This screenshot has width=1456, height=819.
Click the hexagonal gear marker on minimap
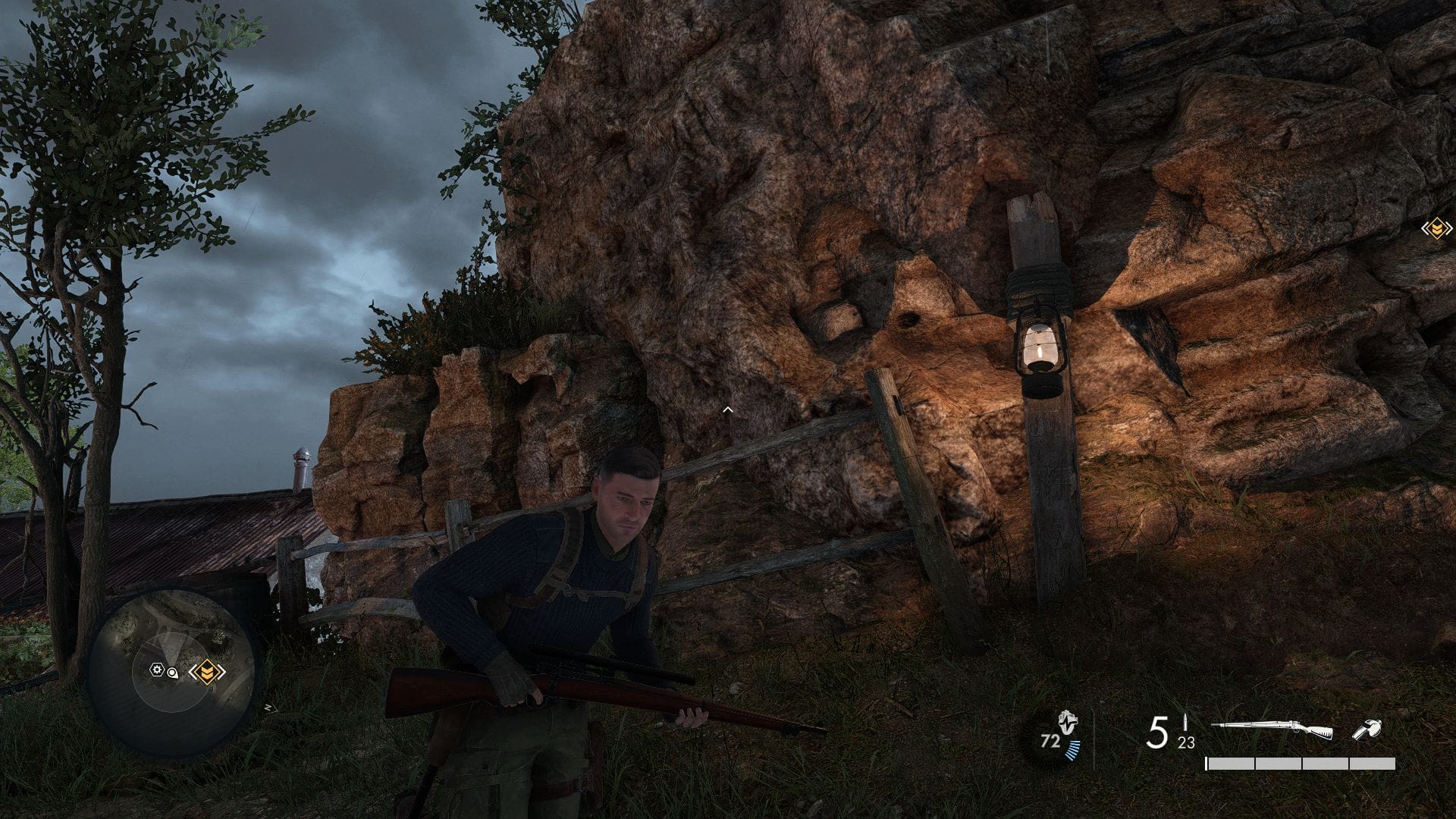(x=157, y=670)
